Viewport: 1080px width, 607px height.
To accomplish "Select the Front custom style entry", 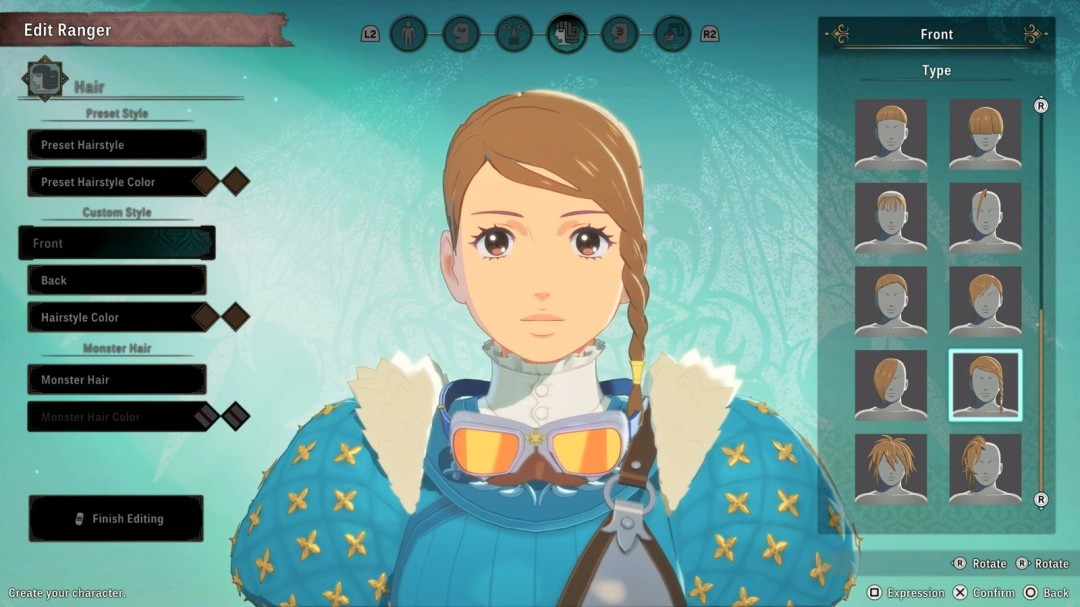I will click(116, 243).
